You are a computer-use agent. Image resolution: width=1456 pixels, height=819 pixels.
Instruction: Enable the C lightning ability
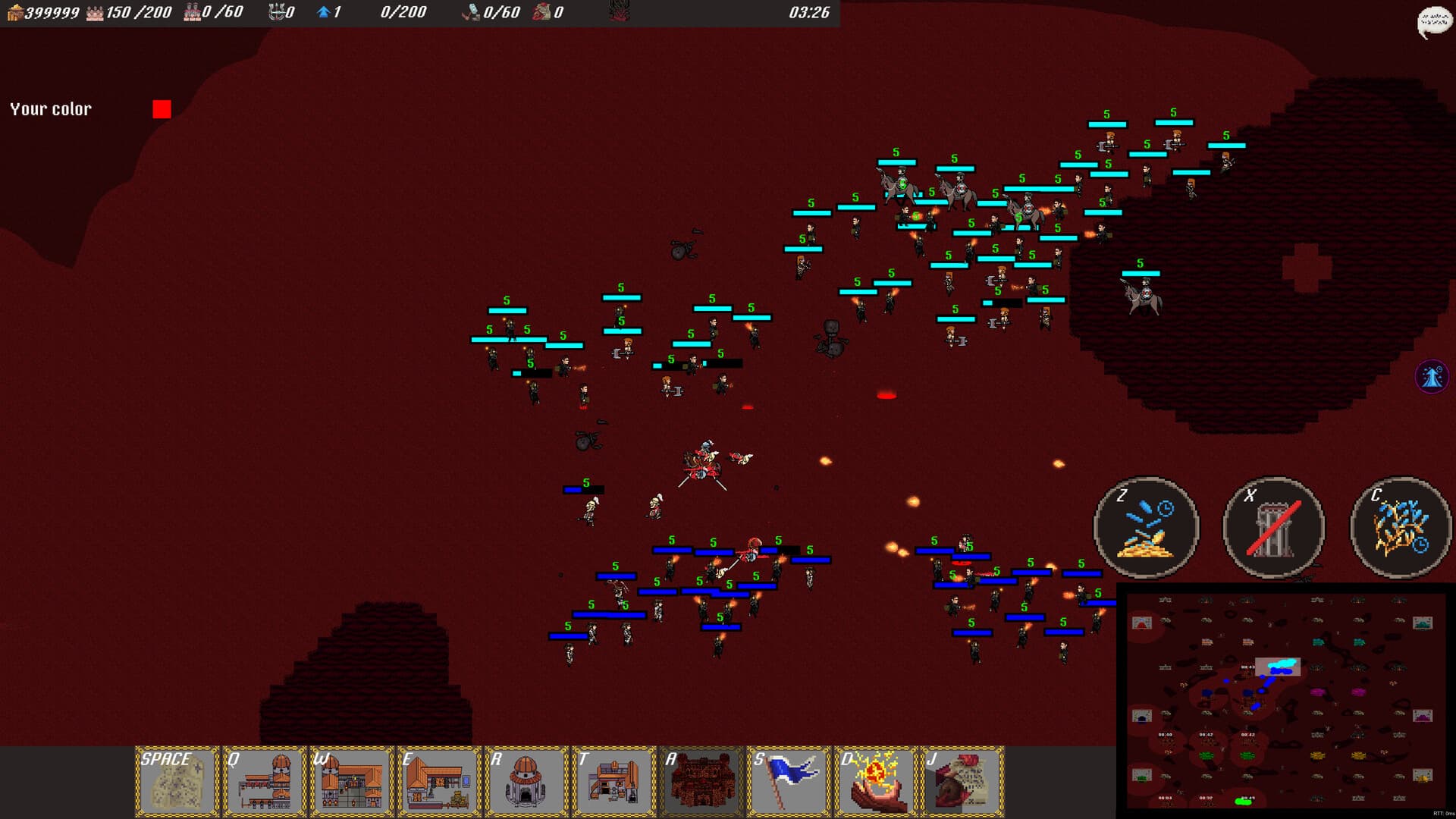point(1400,529)
